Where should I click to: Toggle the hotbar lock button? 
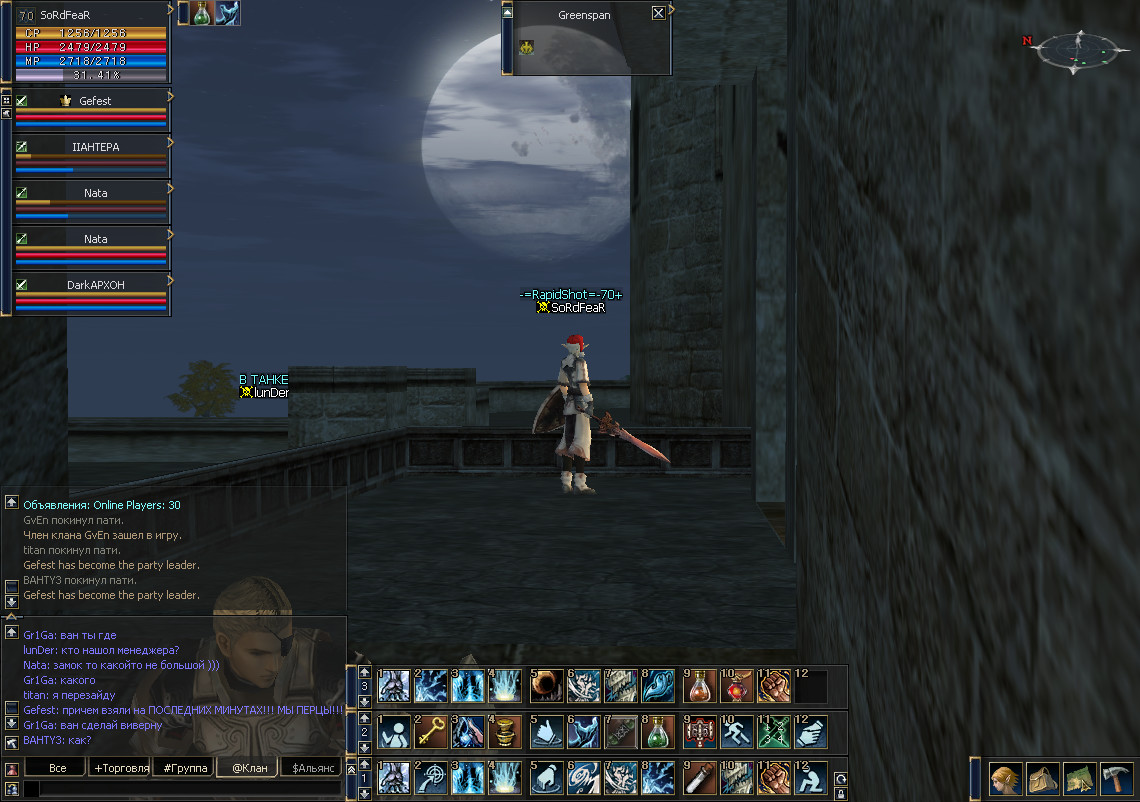pos(841,794)
